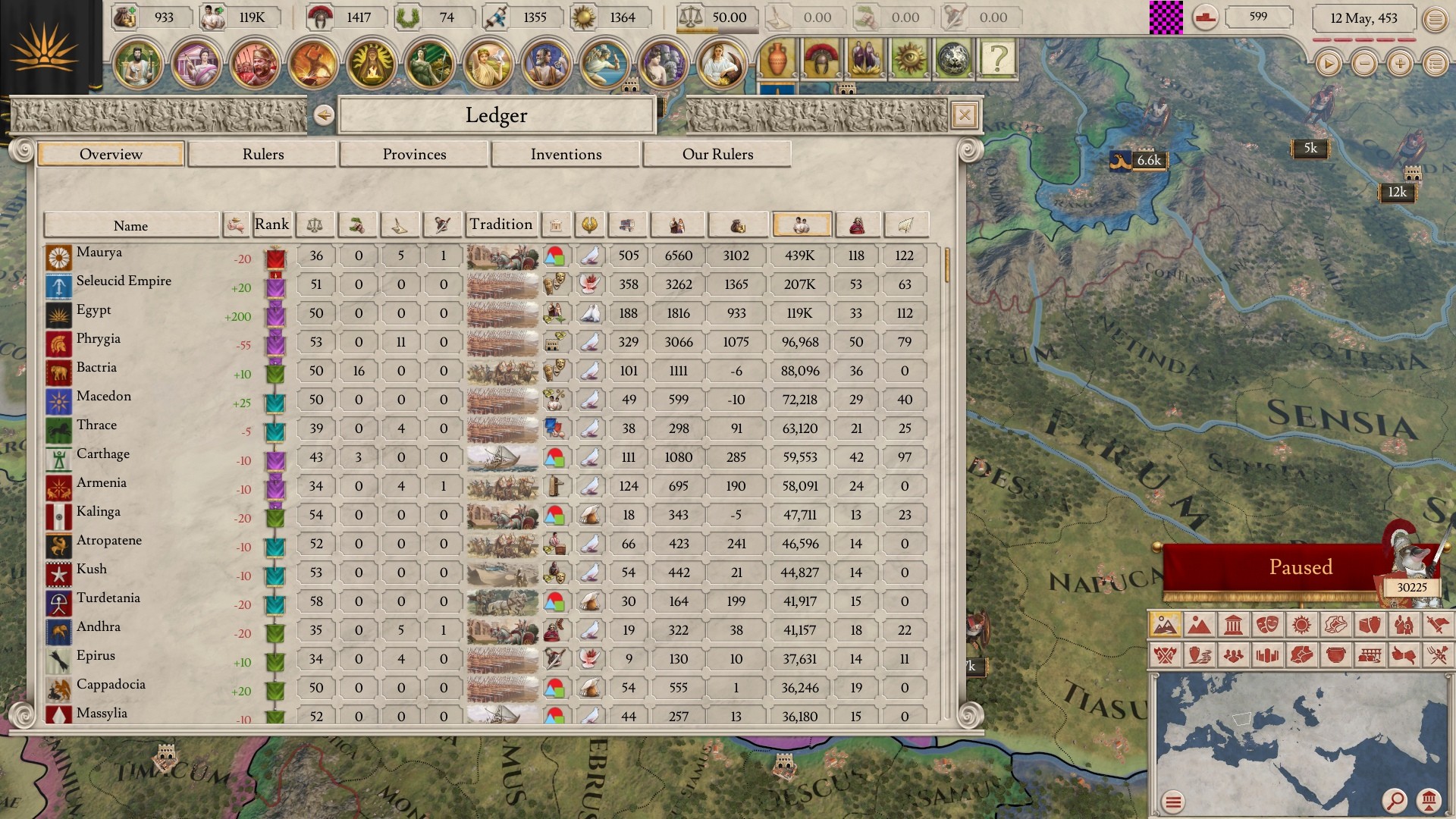Close the Ledger window
This screenshot has width=1456, height=819.
click(x=964, y=115)
